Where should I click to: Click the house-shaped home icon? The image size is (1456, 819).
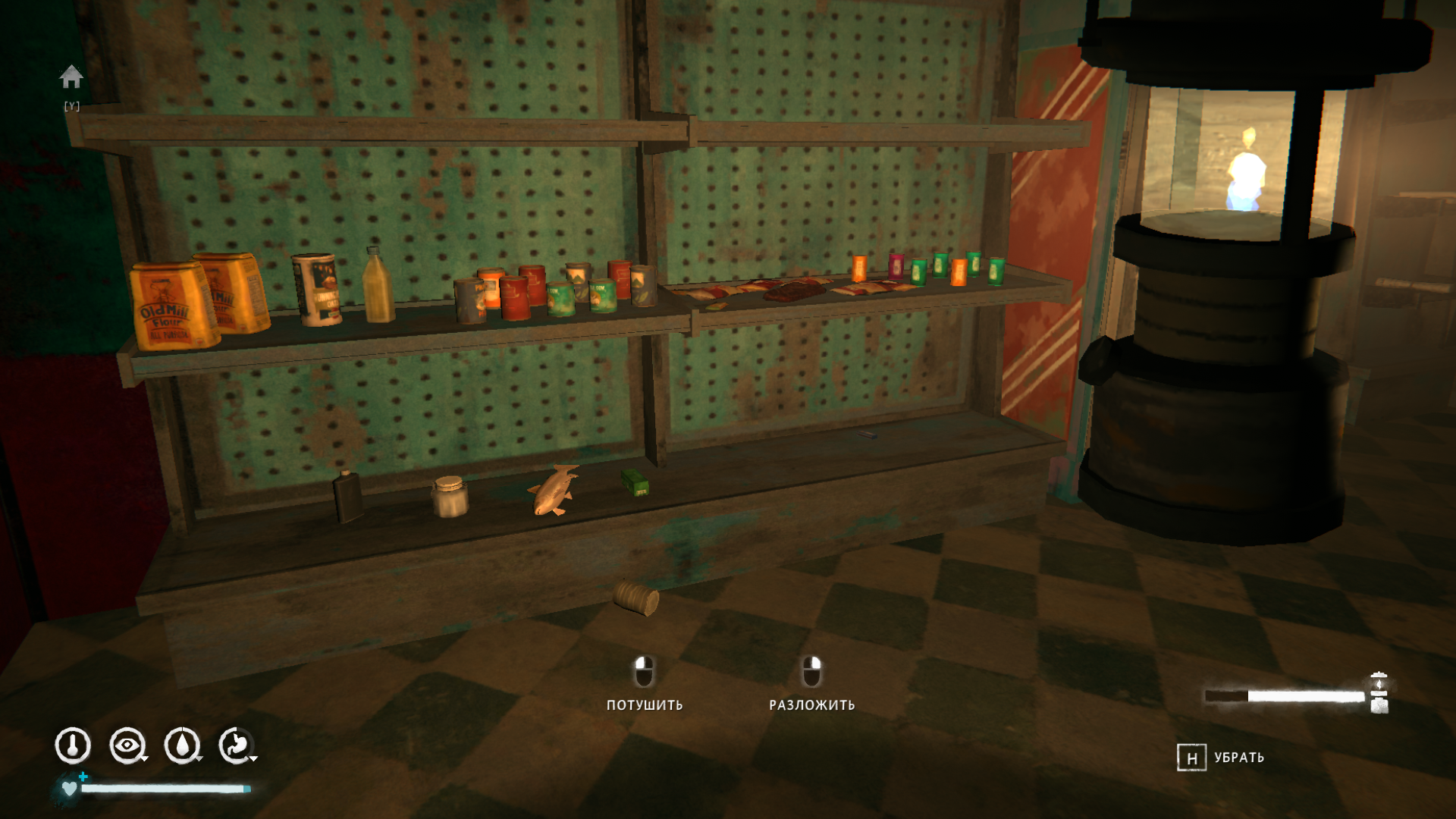coord(71,77)
